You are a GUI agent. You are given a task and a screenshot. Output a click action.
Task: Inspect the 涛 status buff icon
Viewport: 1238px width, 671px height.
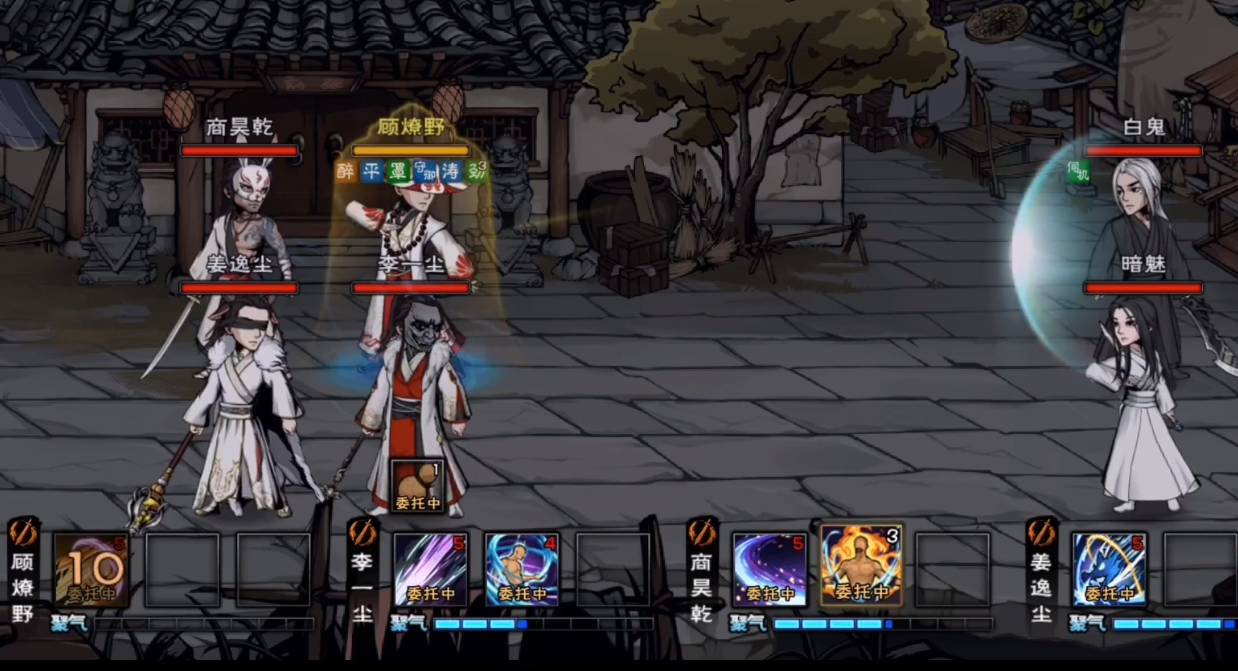tap(451, 171)
